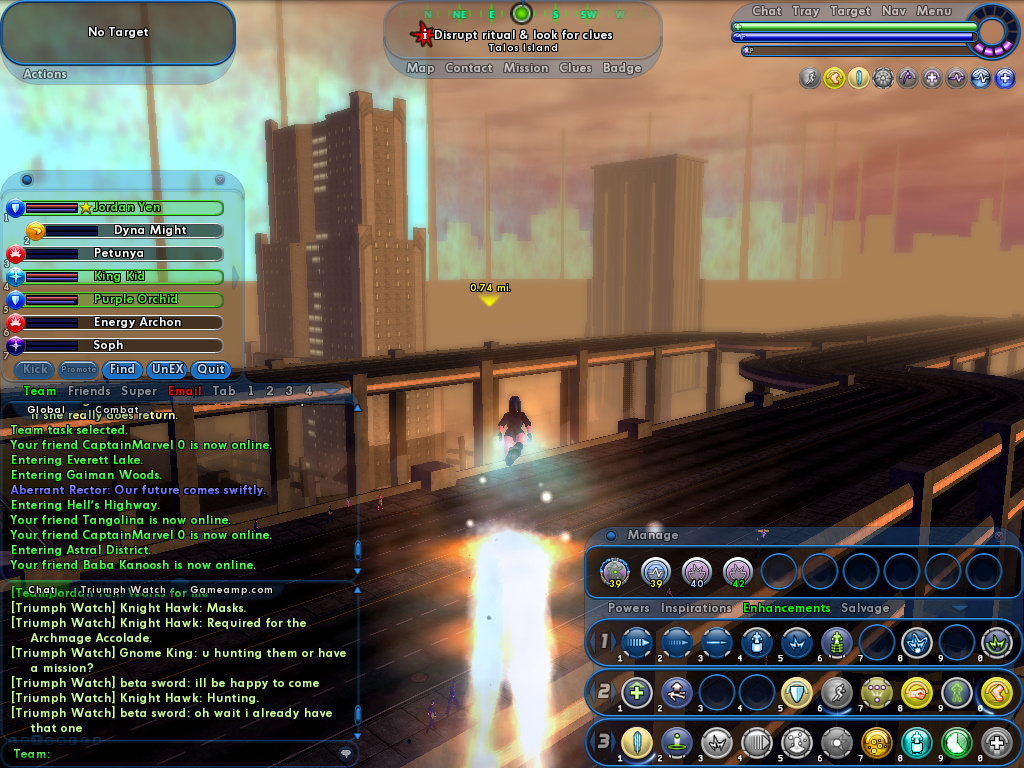1024x768 pixels.
Task: Toggle the Chat window from top menu
Action: 767,11
